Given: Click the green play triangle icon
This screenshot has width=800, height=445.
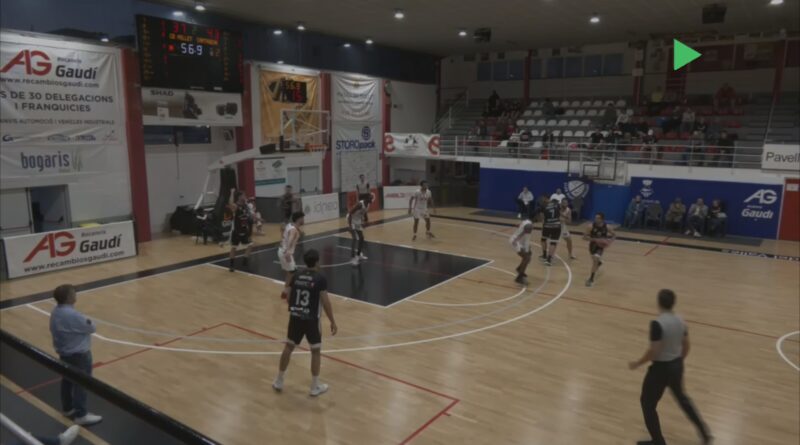Looking at the screenshot, I should coord(685,54).
